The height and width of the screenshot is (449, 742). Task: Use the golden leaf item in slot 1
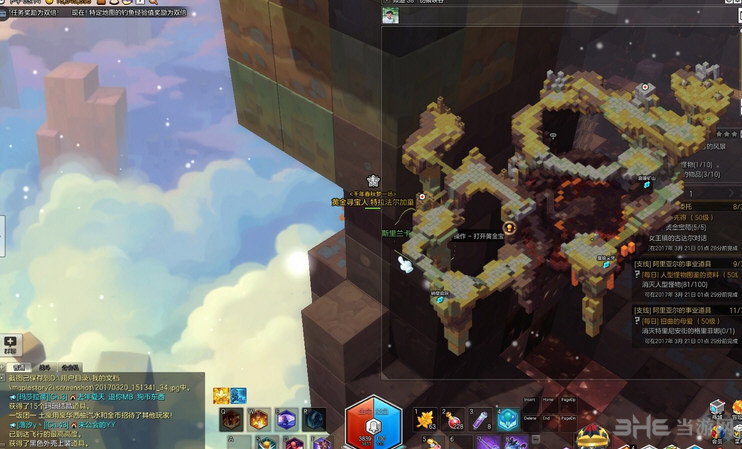pos(424,420)
